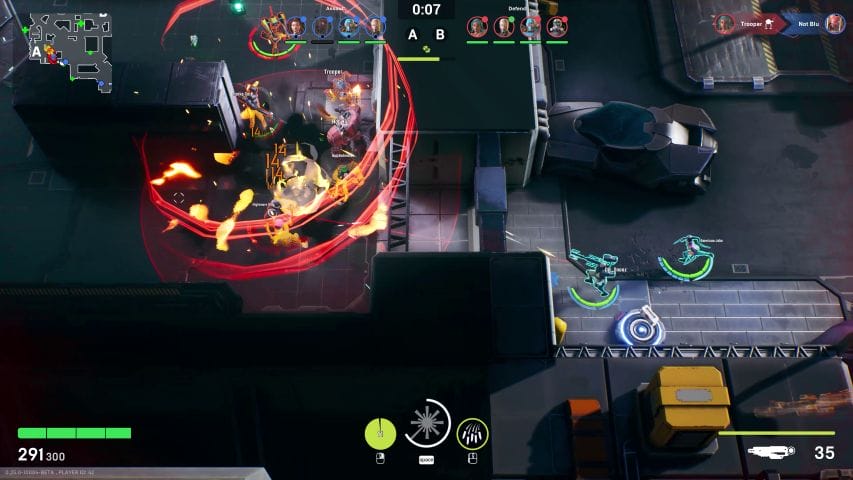Viewport: 853px width, 480px height.
Task: Trigger the missile barrage ability icon
Action: click(473, 433)
